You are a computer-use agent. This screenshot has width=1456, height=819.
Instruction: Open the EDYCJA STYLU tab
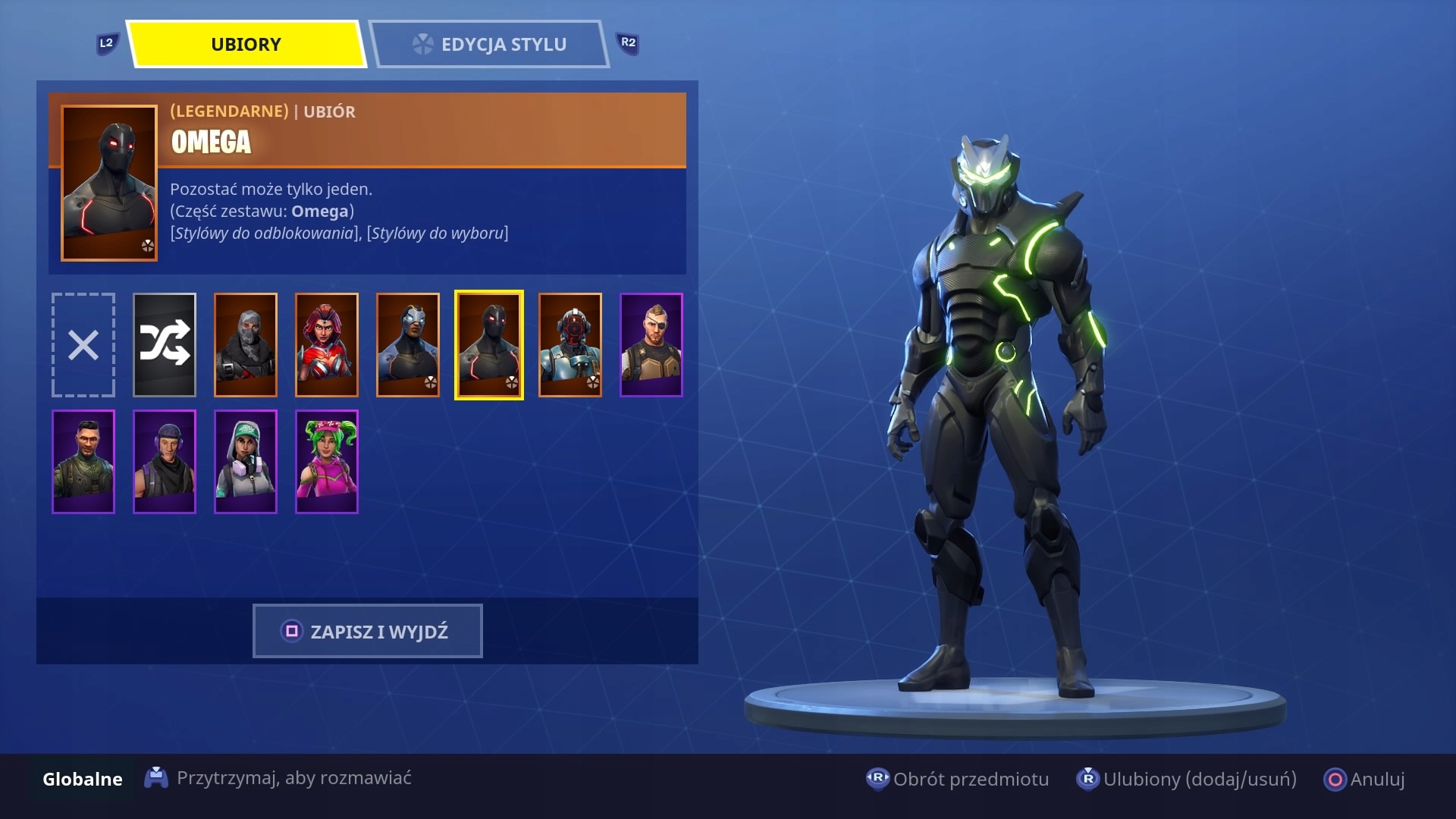pyautogui.click(x=489, y=45)
